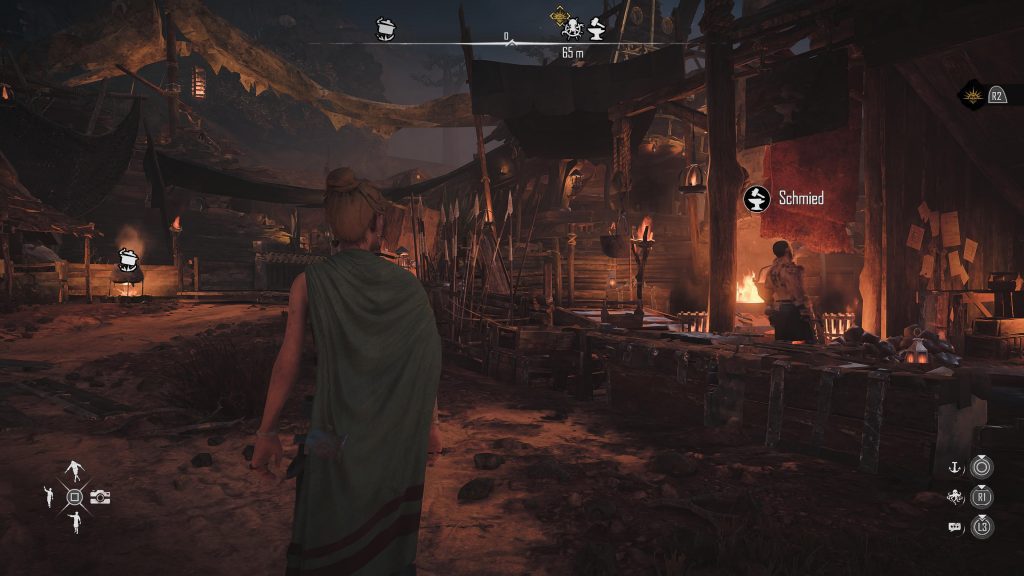Click the kraken marker on the compass

coord(572,29)
